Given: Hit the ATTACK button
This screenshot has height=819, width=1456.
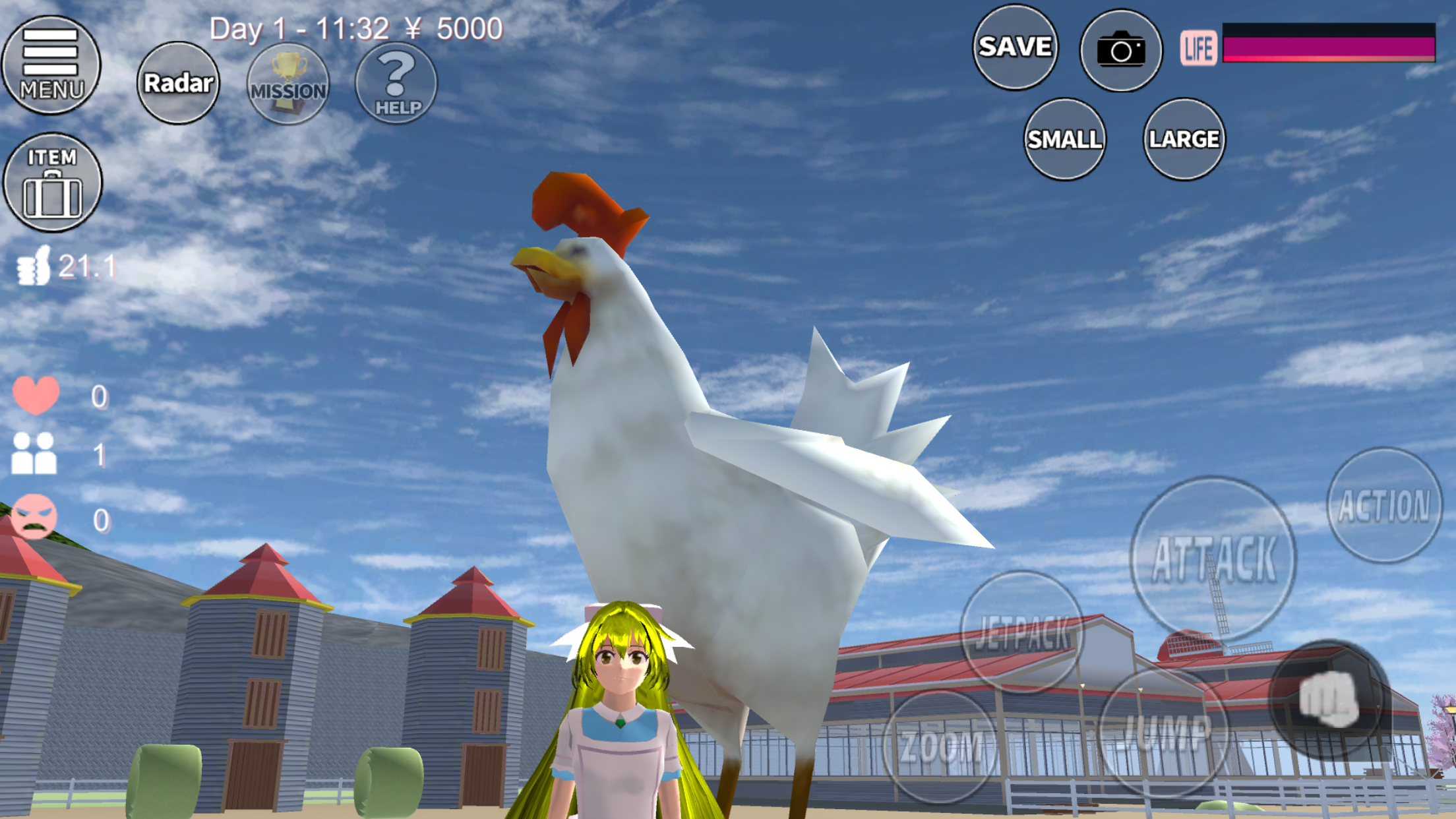Looking at the screenshot, I should pos(1213,559).
